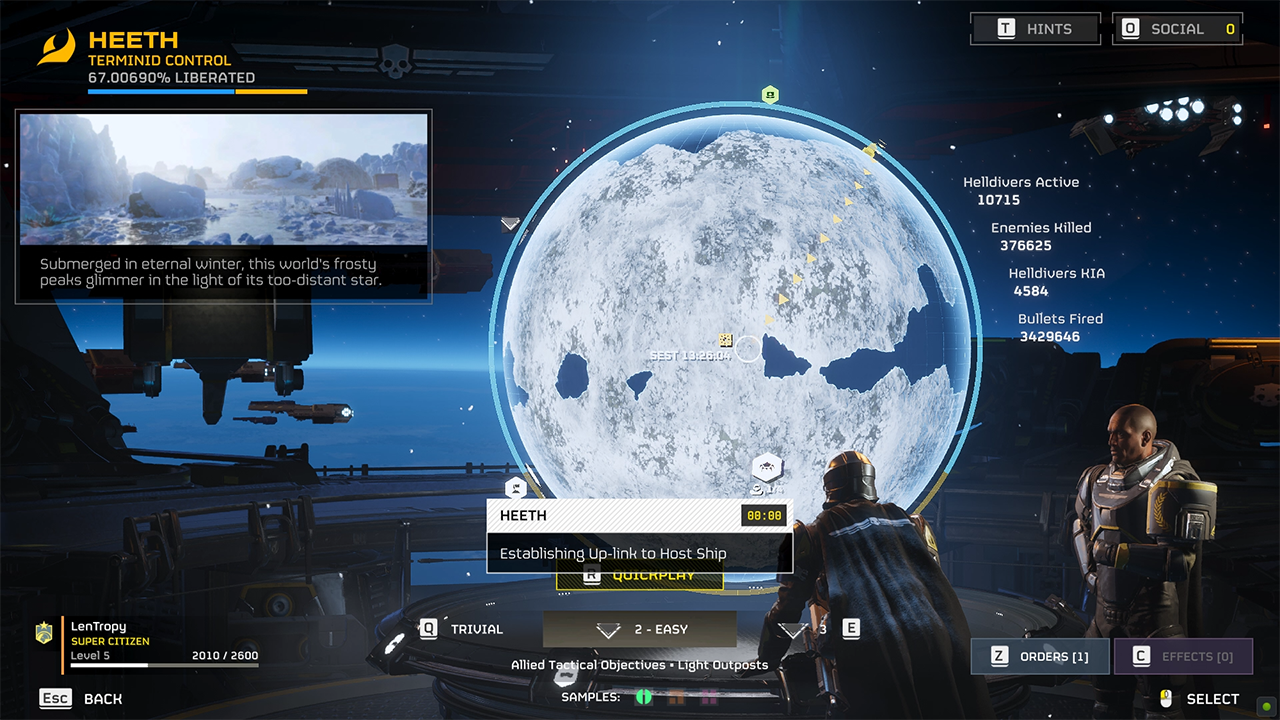Go back with the Back button

coord(81,699)
